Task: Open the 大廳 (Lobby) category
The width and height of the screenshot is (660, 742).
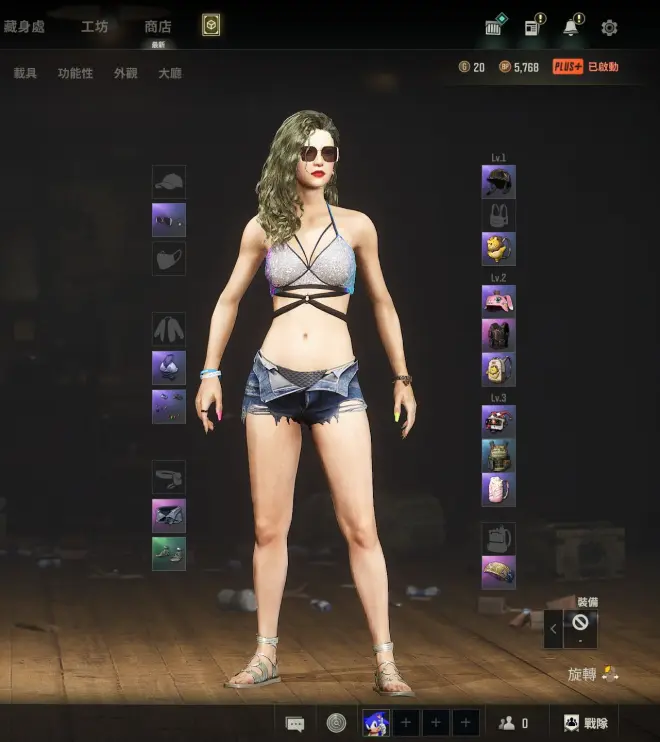Action: coord(170,73)
